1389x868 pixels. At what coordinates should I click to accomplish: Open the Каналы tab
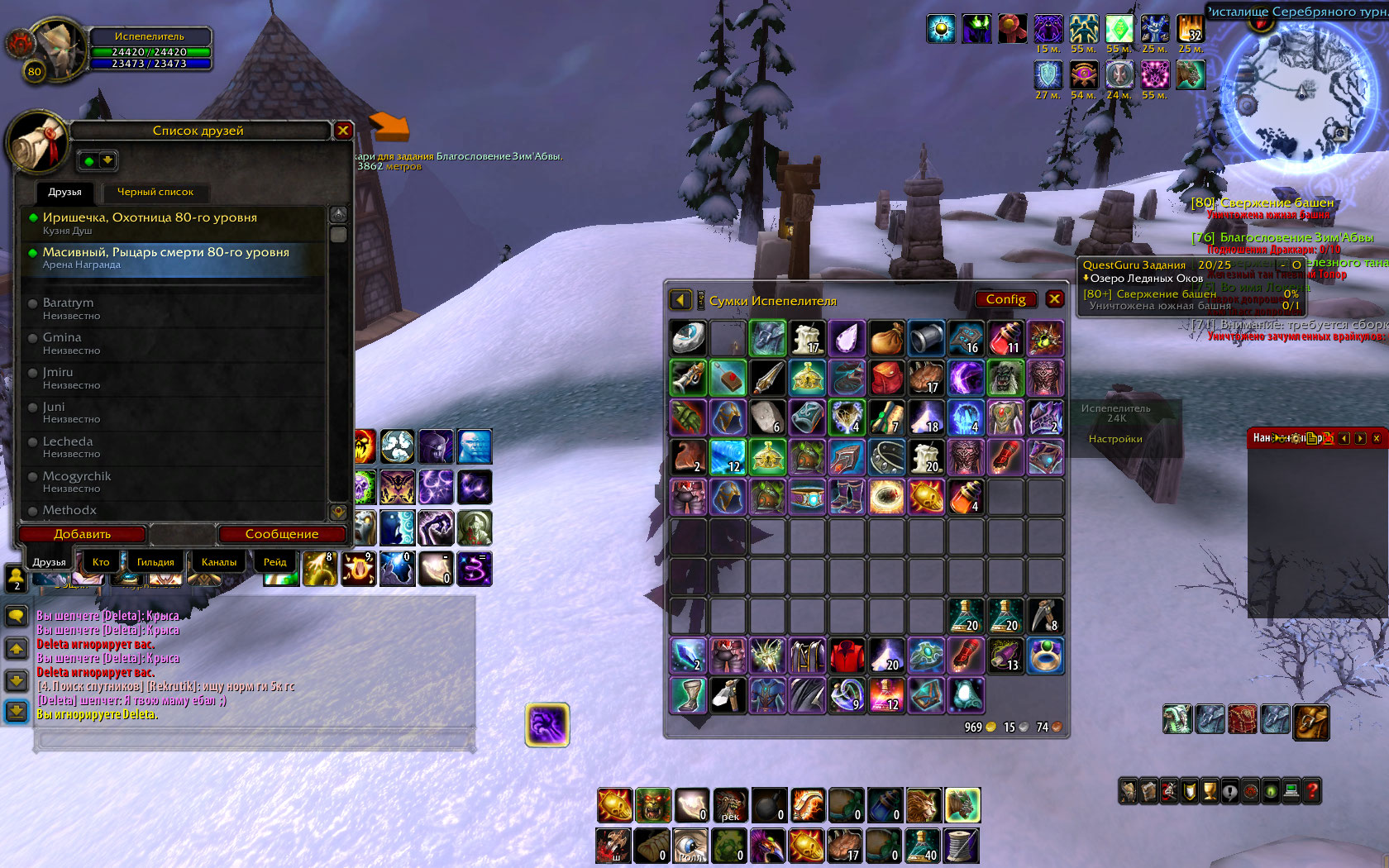[x=219, y=562]
